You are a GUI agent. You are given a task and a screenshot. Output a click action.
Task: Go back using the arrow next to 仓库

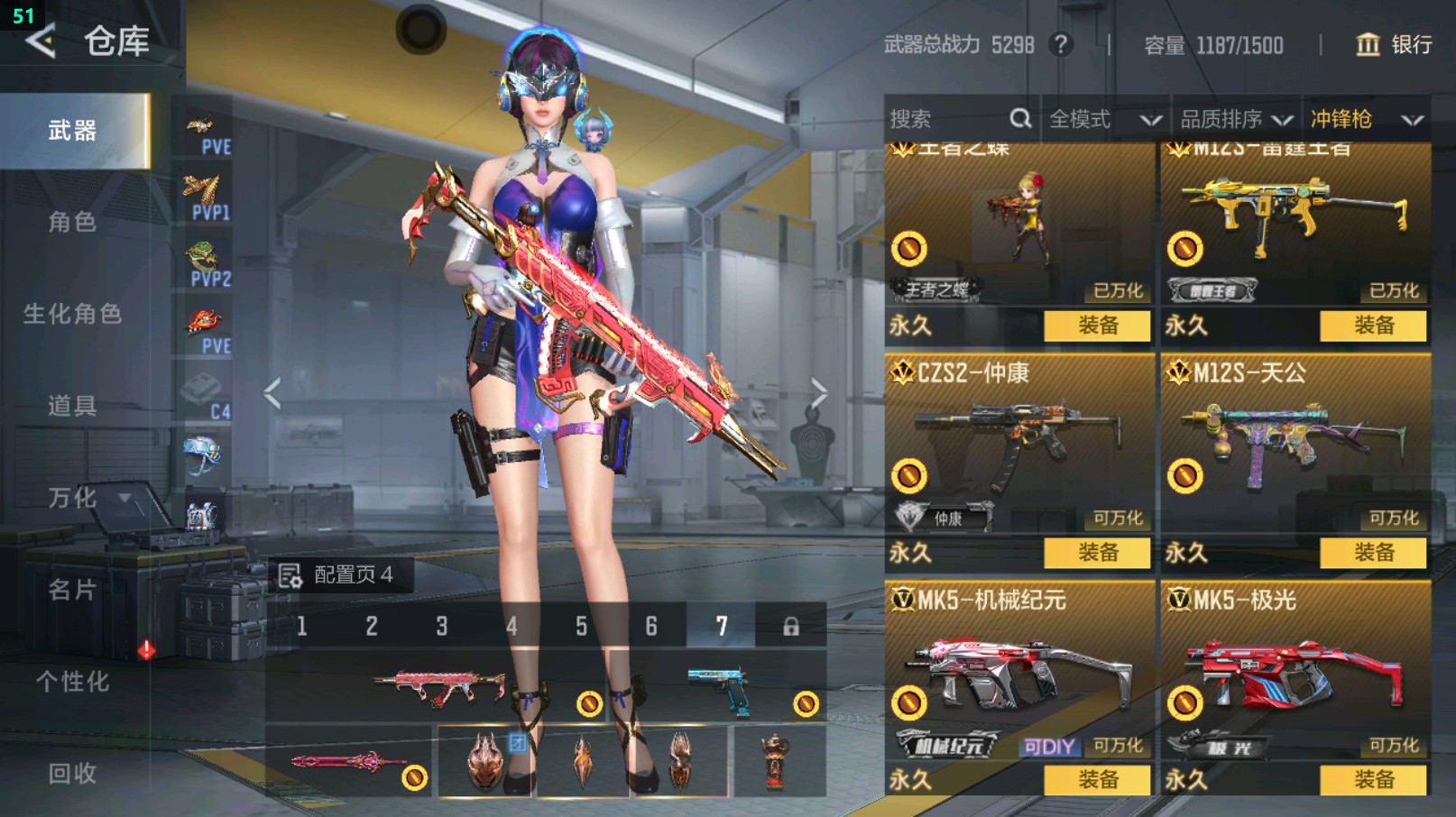pyautogui.click(x=41, y=41)
